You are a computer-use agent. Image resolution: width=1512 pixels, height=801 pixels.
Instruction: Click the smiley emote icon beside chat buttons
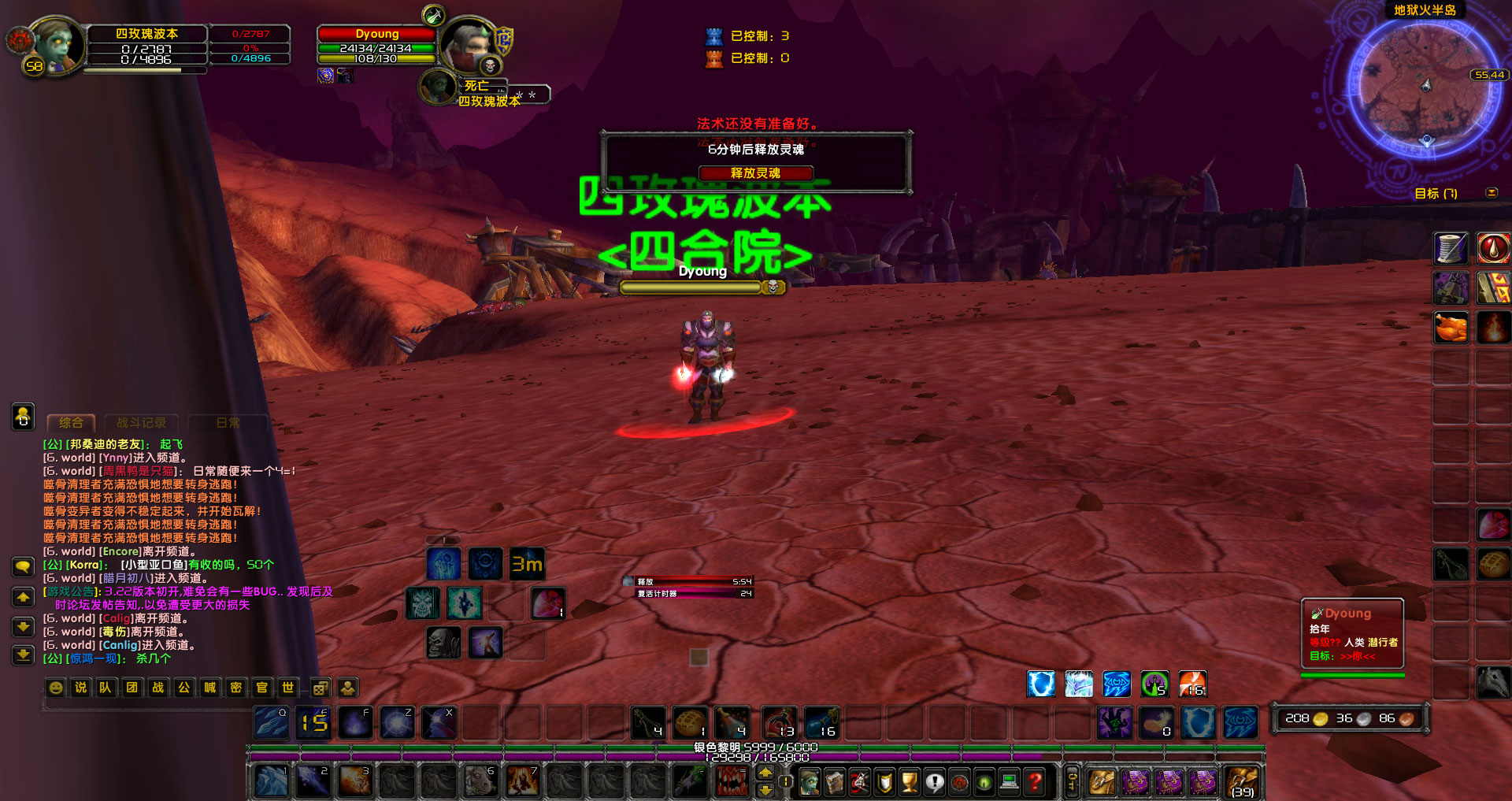tap(55, 688)
